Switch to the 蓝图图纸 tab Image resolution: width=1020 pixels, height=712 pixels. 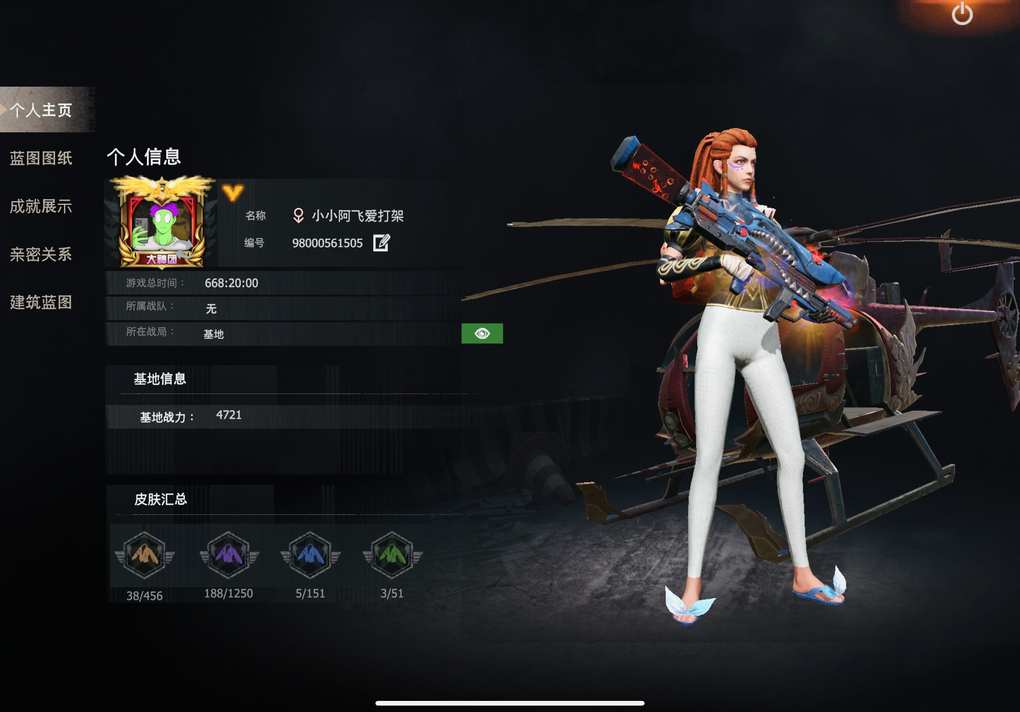coord(41,158)
